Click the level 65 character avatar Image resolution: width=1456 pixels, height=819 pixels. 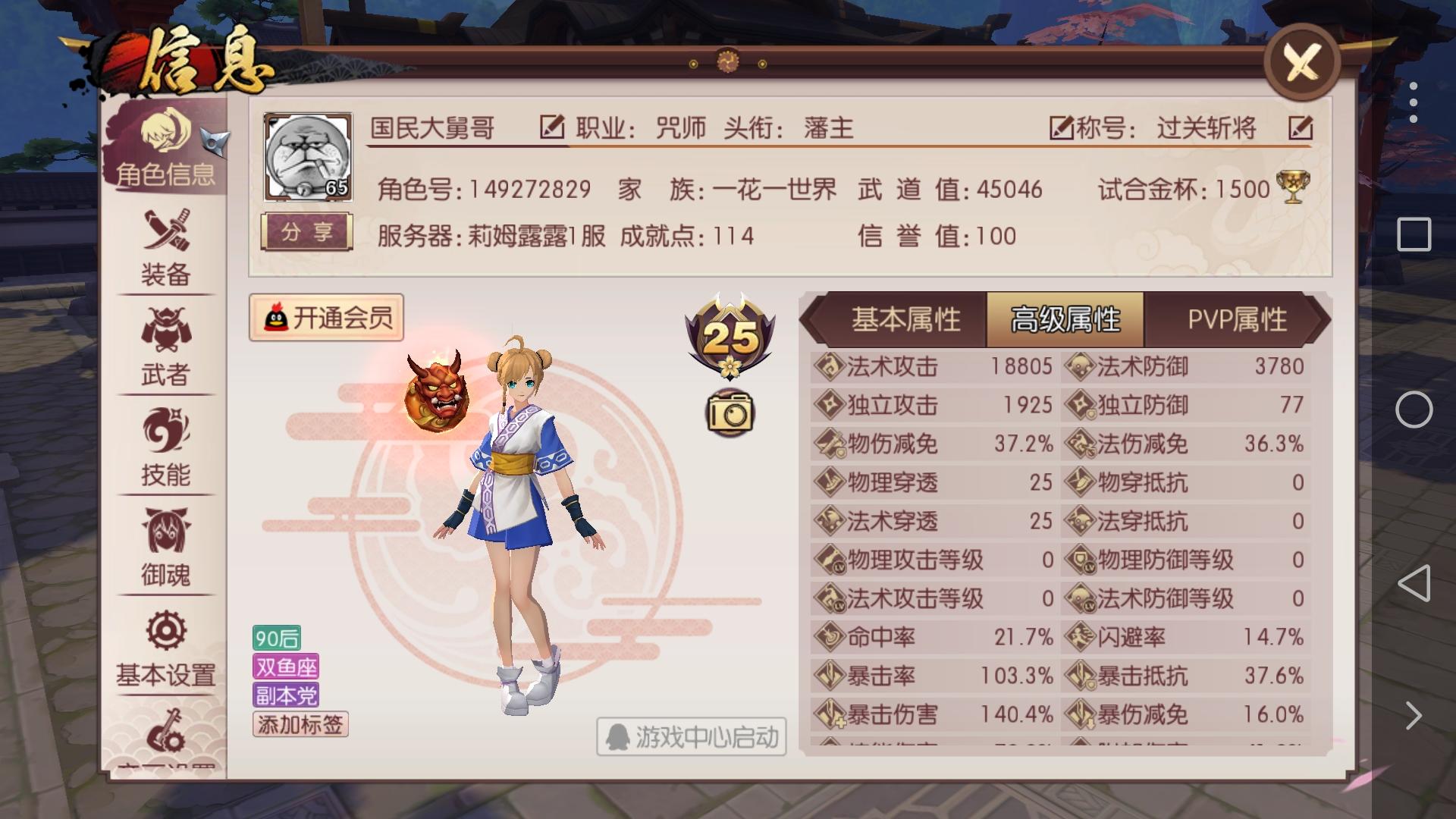306,156
